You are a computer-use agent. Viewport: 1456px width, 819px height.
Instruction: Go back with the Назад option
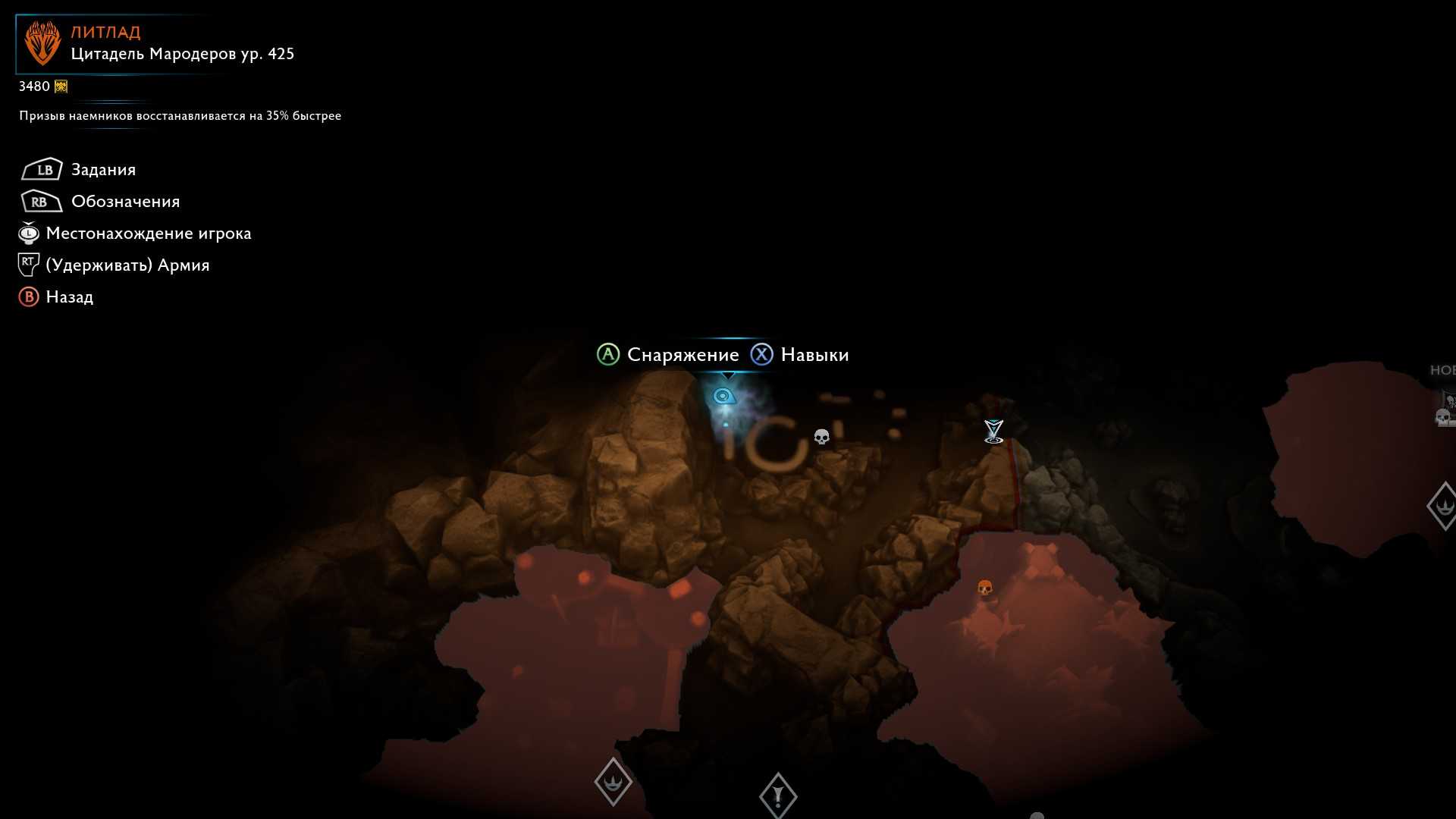tap(69, 297)
